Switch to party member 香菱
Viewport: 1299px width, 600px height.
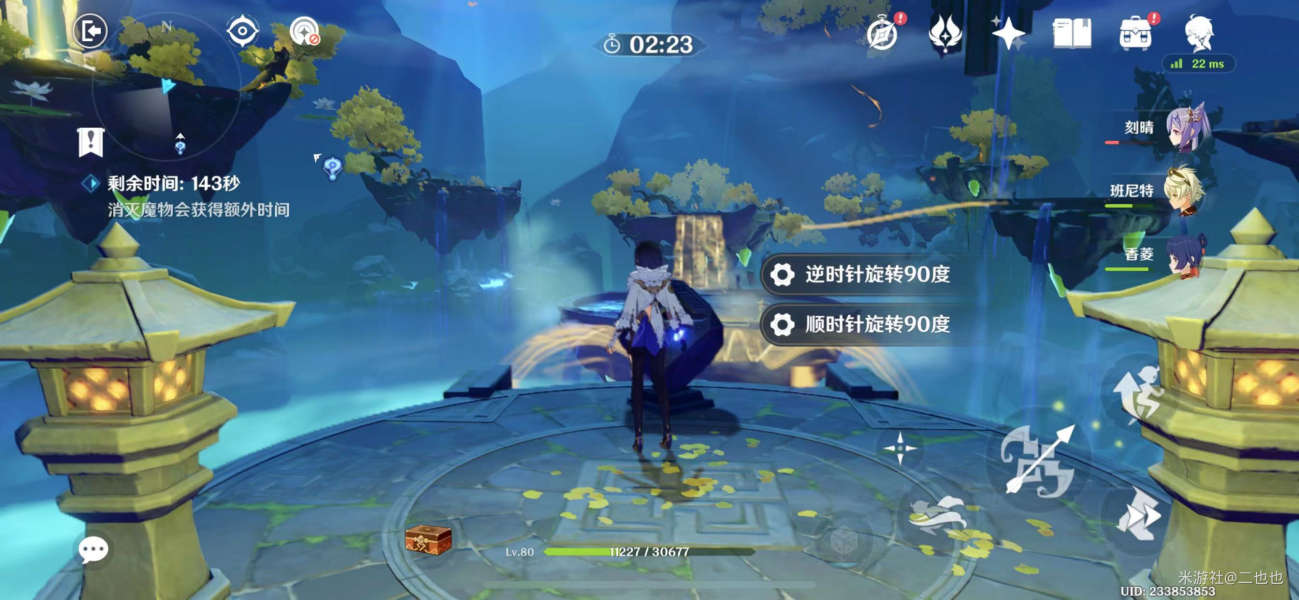click(x=1187, y=254)
